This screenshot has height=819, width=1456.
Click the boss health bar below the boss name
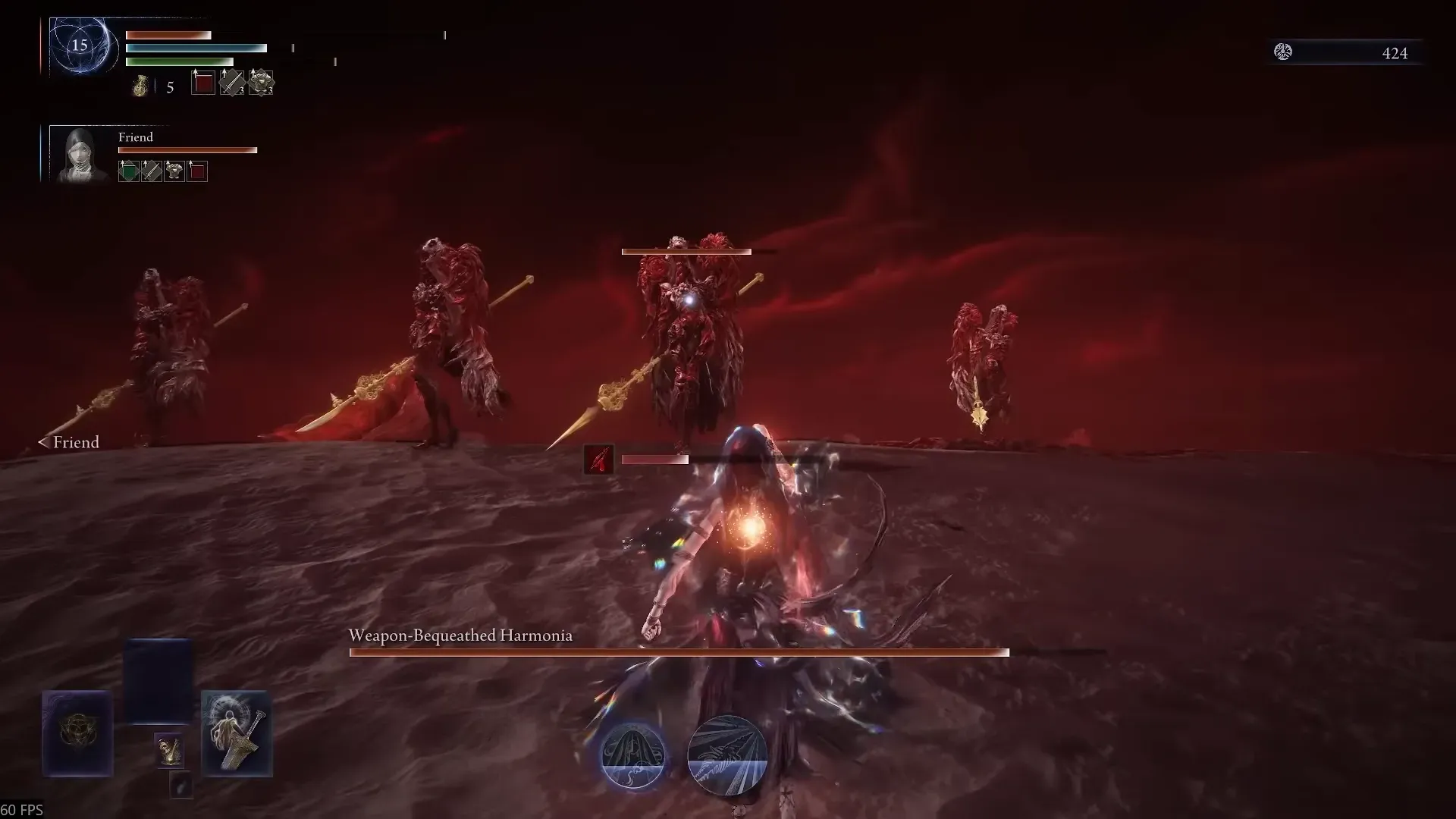pos(679,651)
